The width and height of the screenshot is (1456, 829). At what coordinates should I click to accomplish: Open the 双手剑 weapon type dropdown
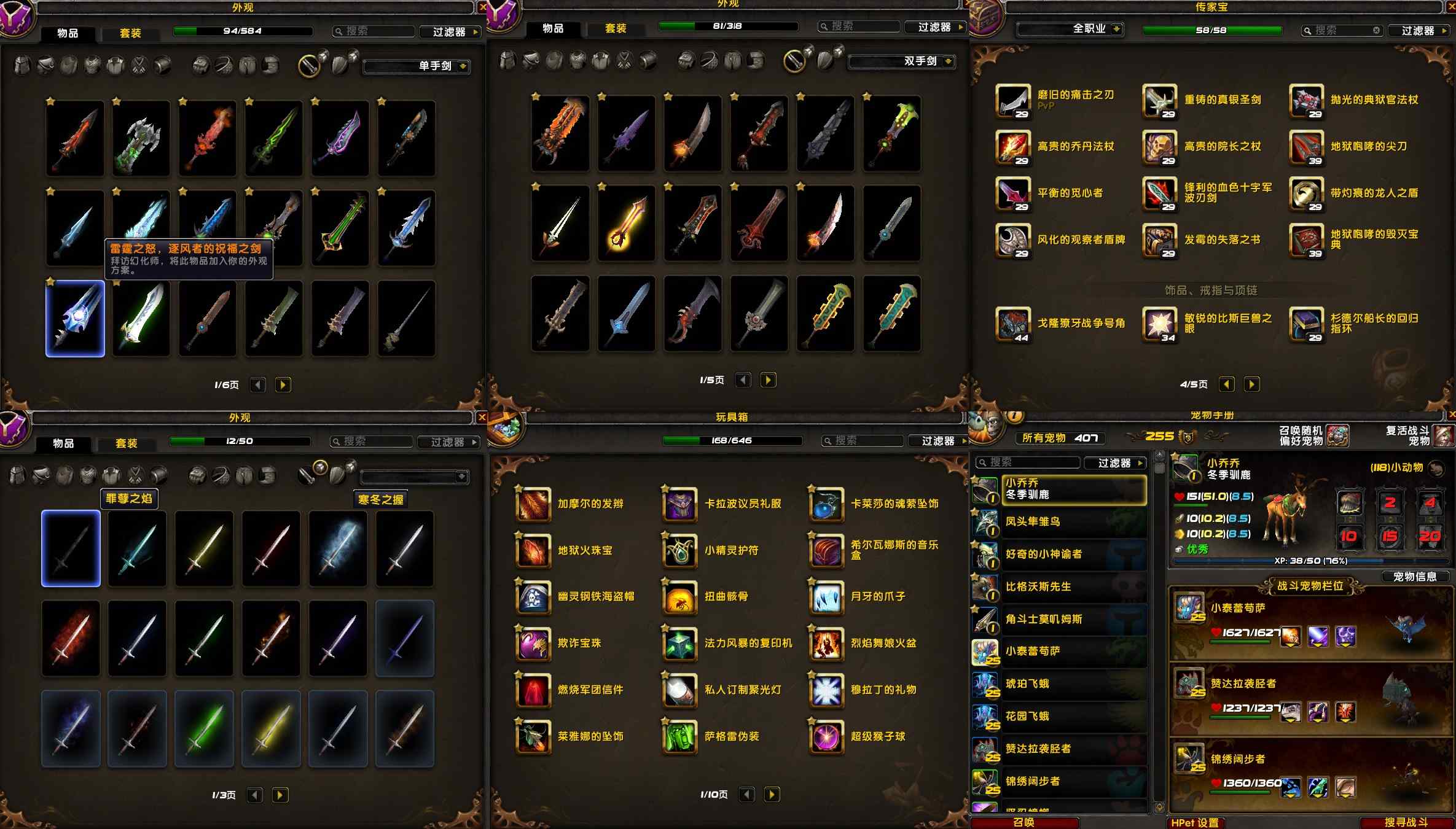coord(902,61)
